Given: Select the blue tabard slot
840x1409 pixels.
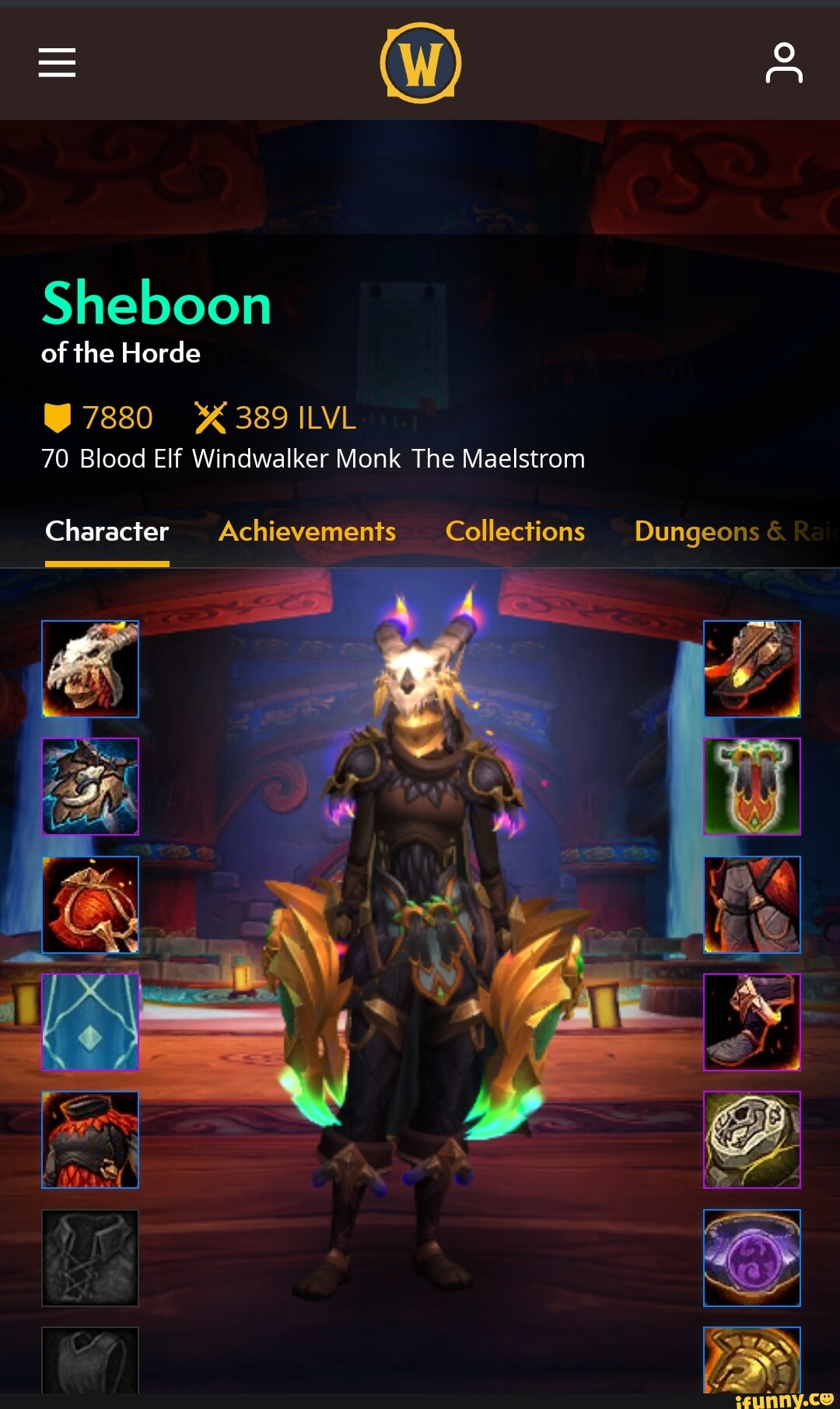Looking at the screenshot, I should tap(90, 1022).
